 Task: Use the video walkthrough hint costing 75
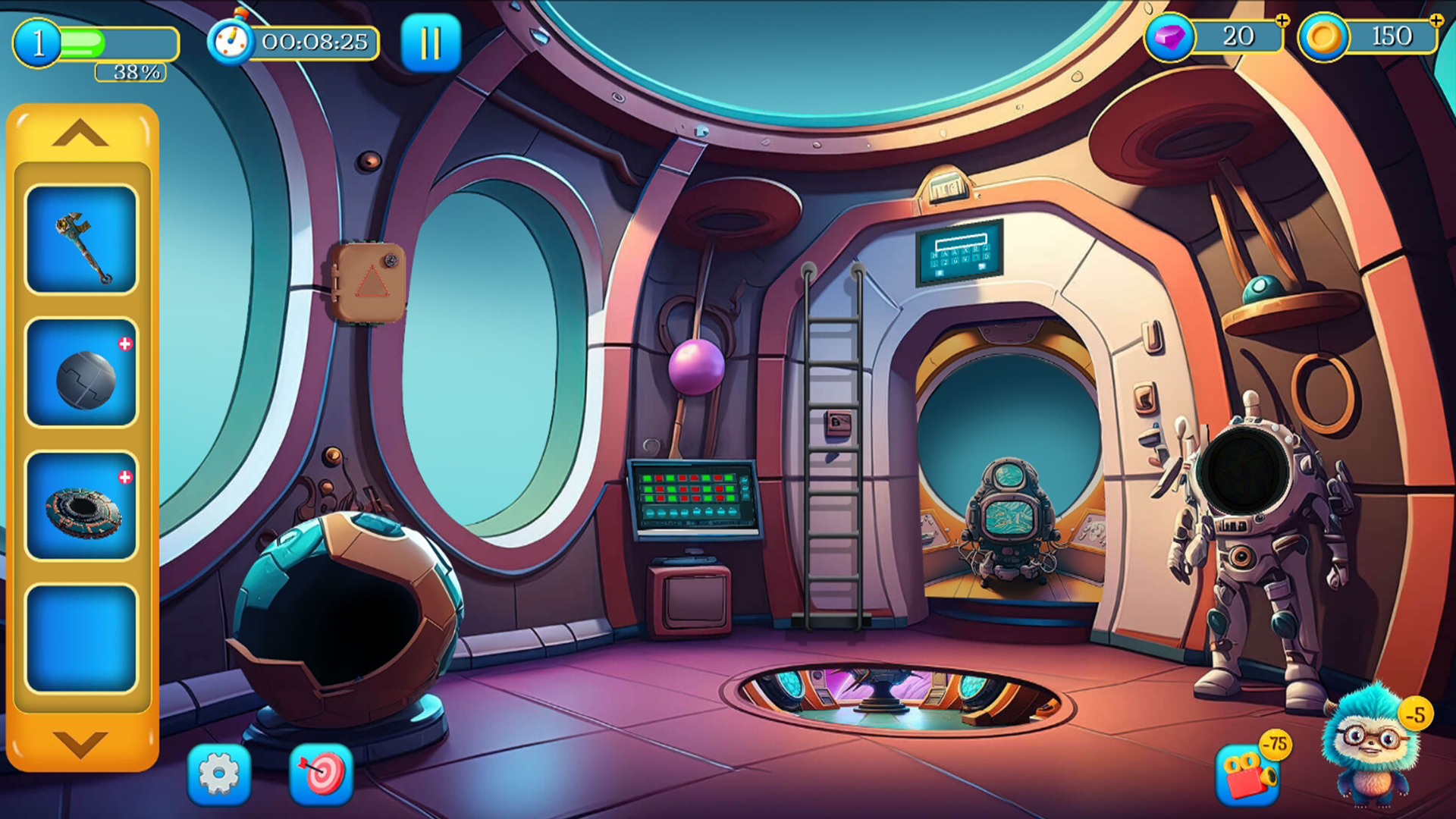pos(1248,773)
